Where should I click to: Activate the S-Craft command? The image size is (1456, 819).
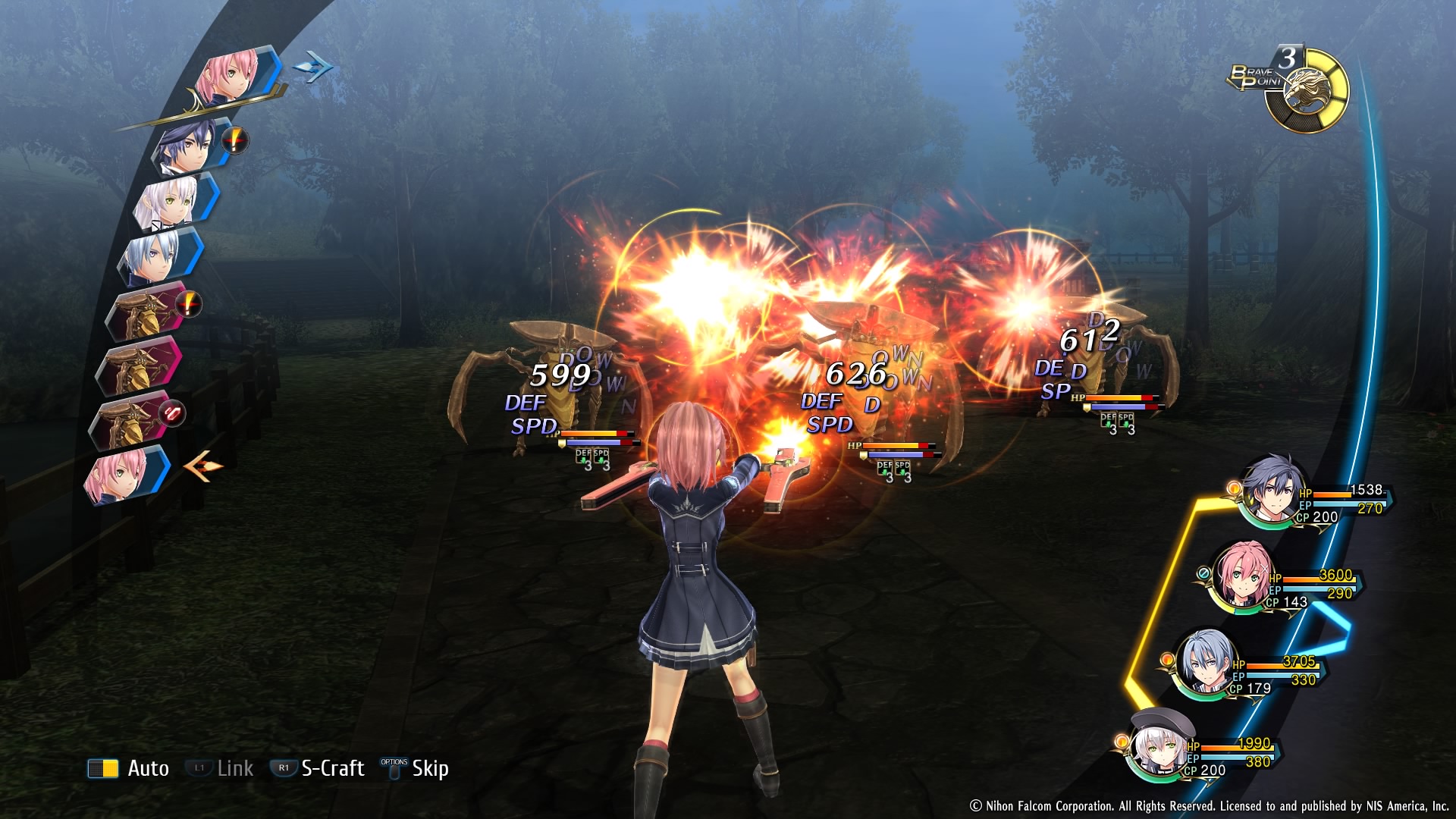(318, 768)
